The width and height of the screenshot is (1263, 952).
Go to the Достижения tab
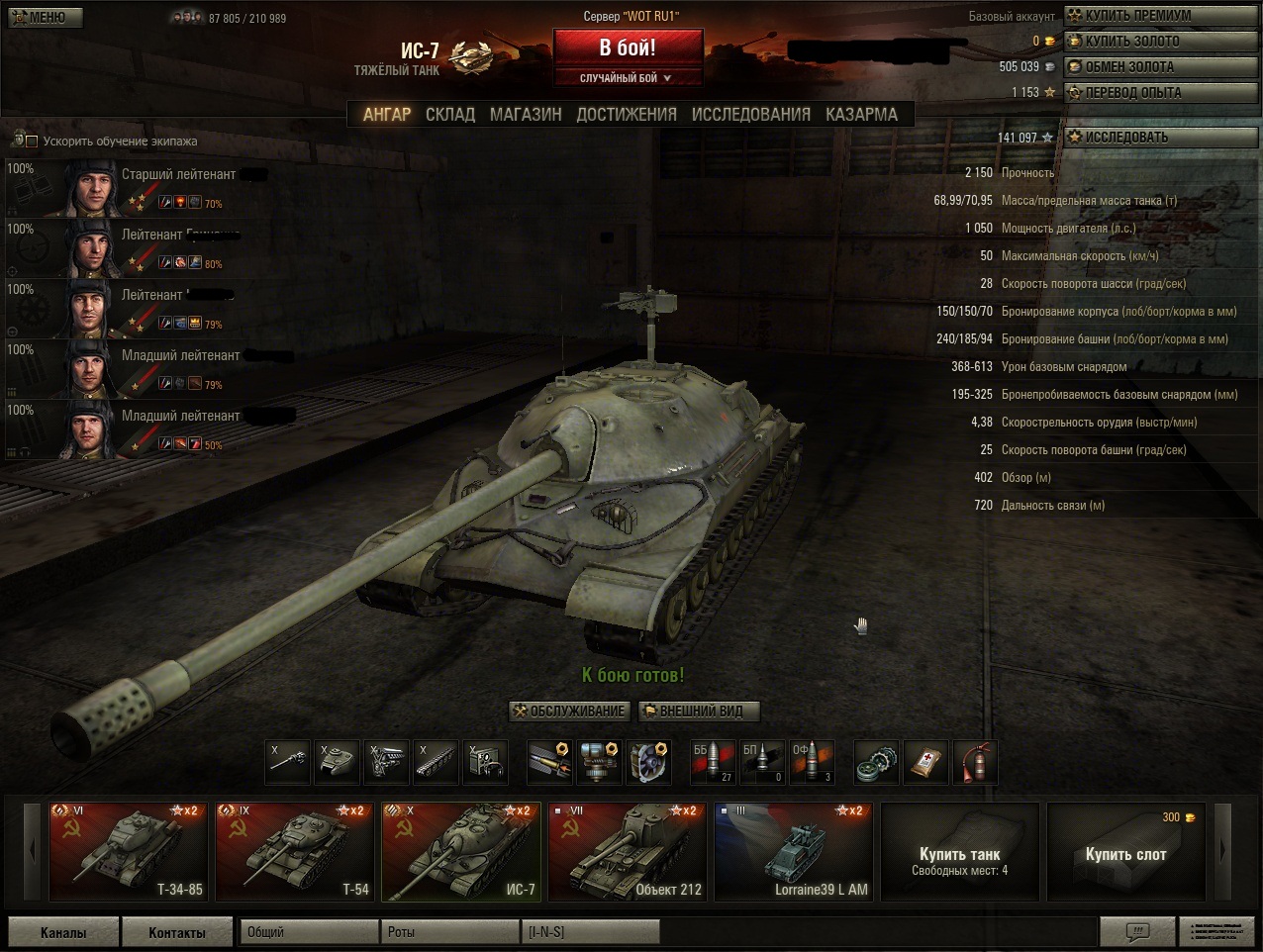[x=627, y=115]
